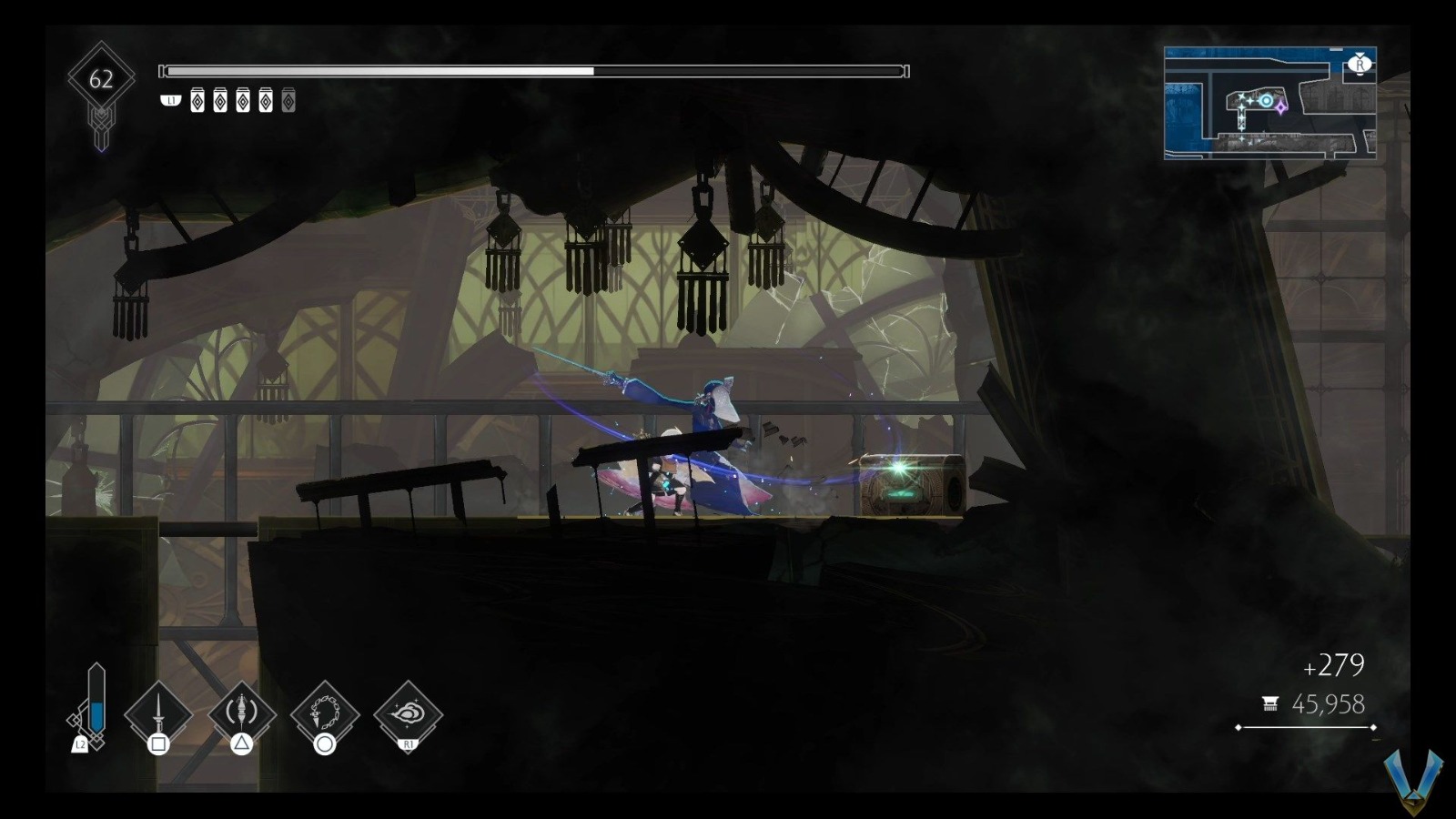Select the purple diamond marker on the minimap

1280,108
